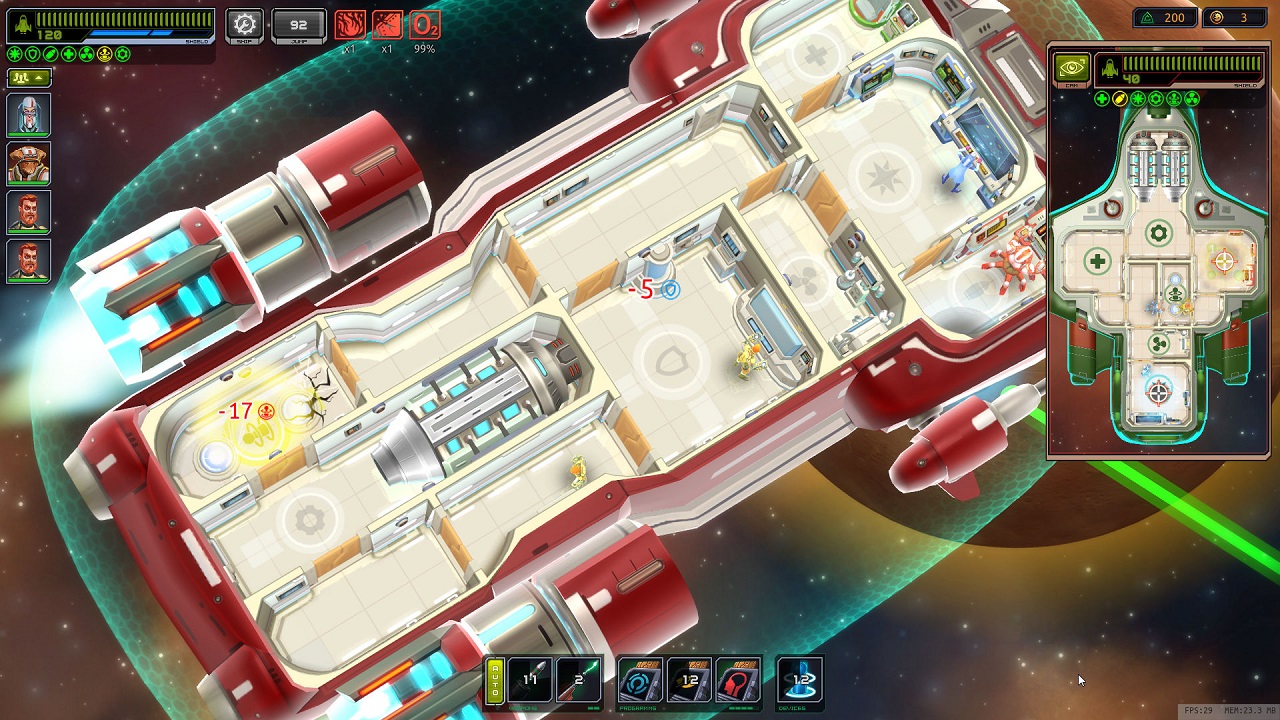Select the fire hazard alert icon
The image size is (1280, 720).
point(349,25)
